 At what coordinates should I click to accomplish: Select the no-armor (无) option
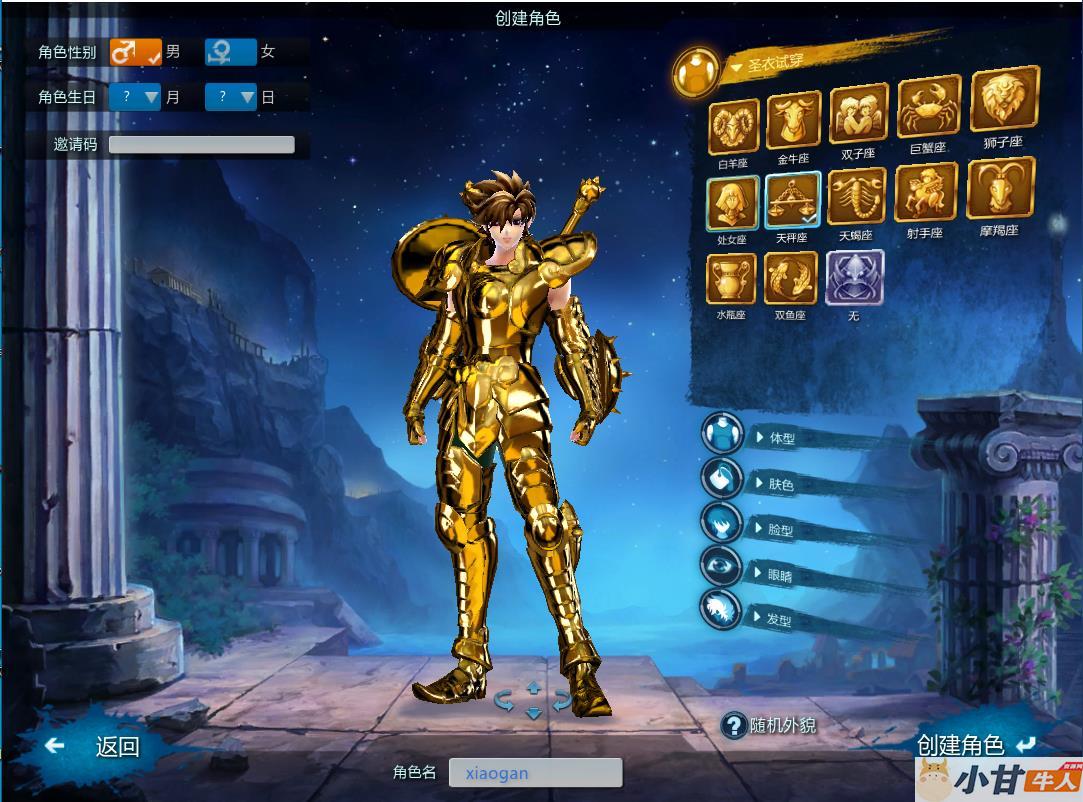coord(853,277)
